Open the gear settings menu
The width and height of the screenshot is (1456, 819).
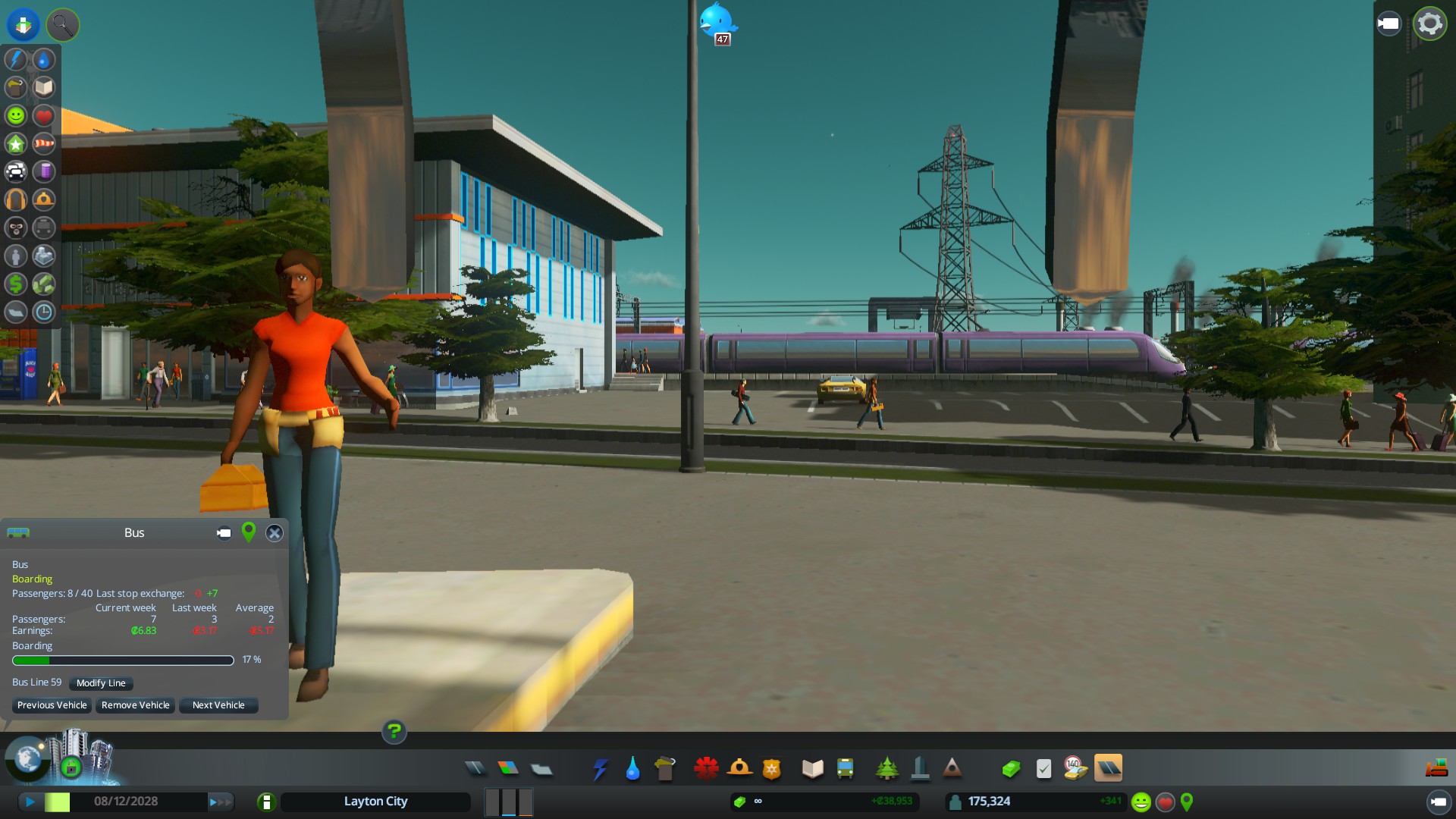click(x=1429, y=24)
